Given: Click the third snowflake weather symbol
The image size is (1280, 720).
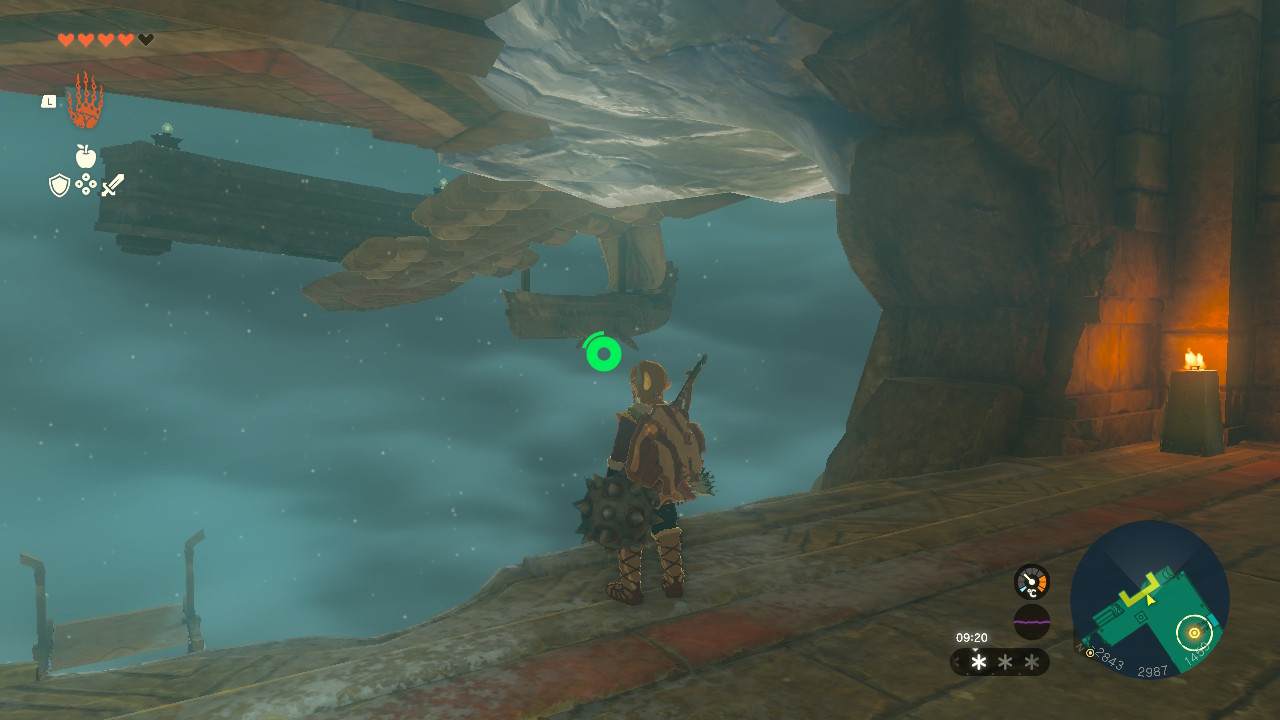Looking at the screenshot, I should pos(1032,662).
